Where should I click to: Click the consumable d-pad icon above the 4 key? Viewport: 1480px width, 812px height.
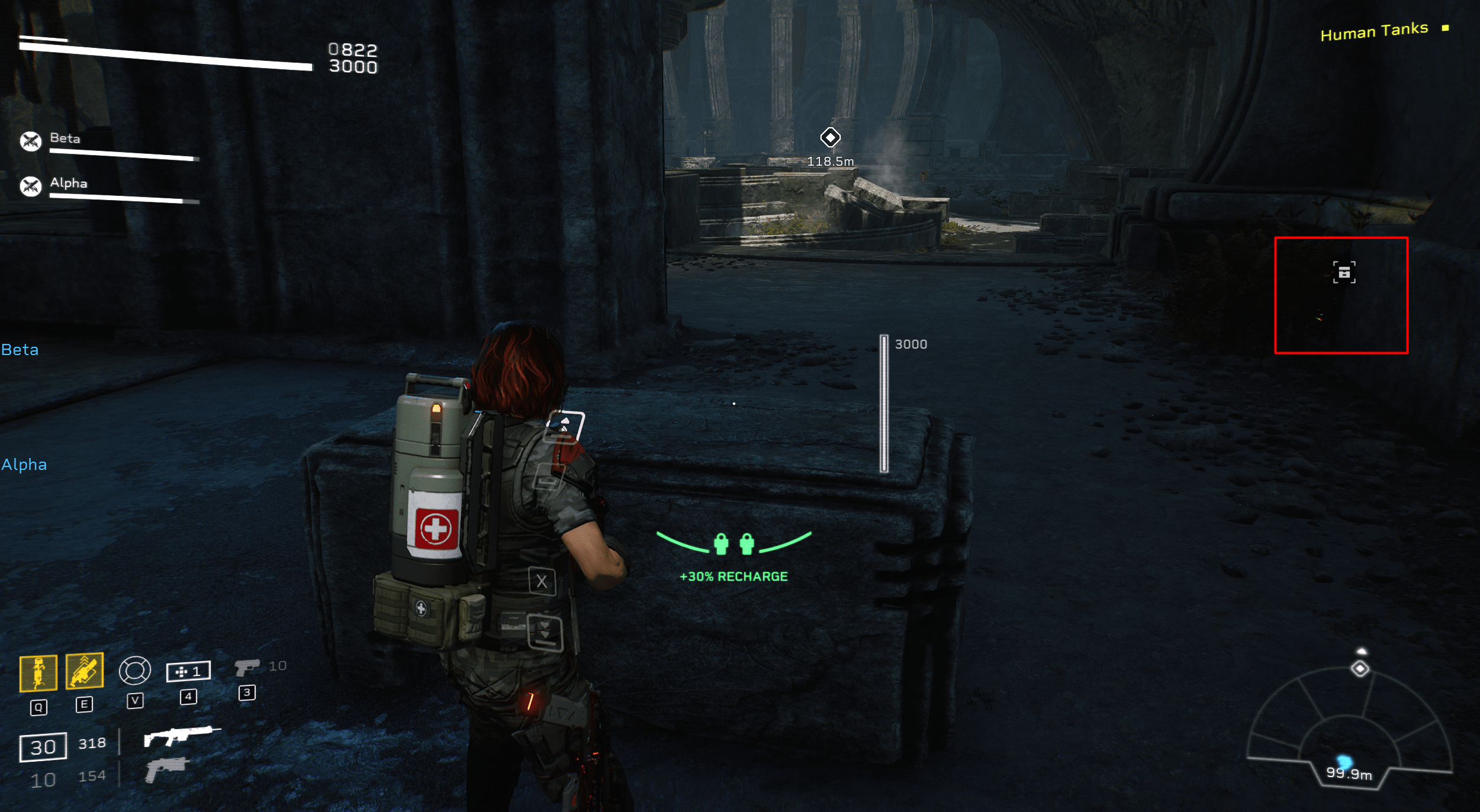189,671
